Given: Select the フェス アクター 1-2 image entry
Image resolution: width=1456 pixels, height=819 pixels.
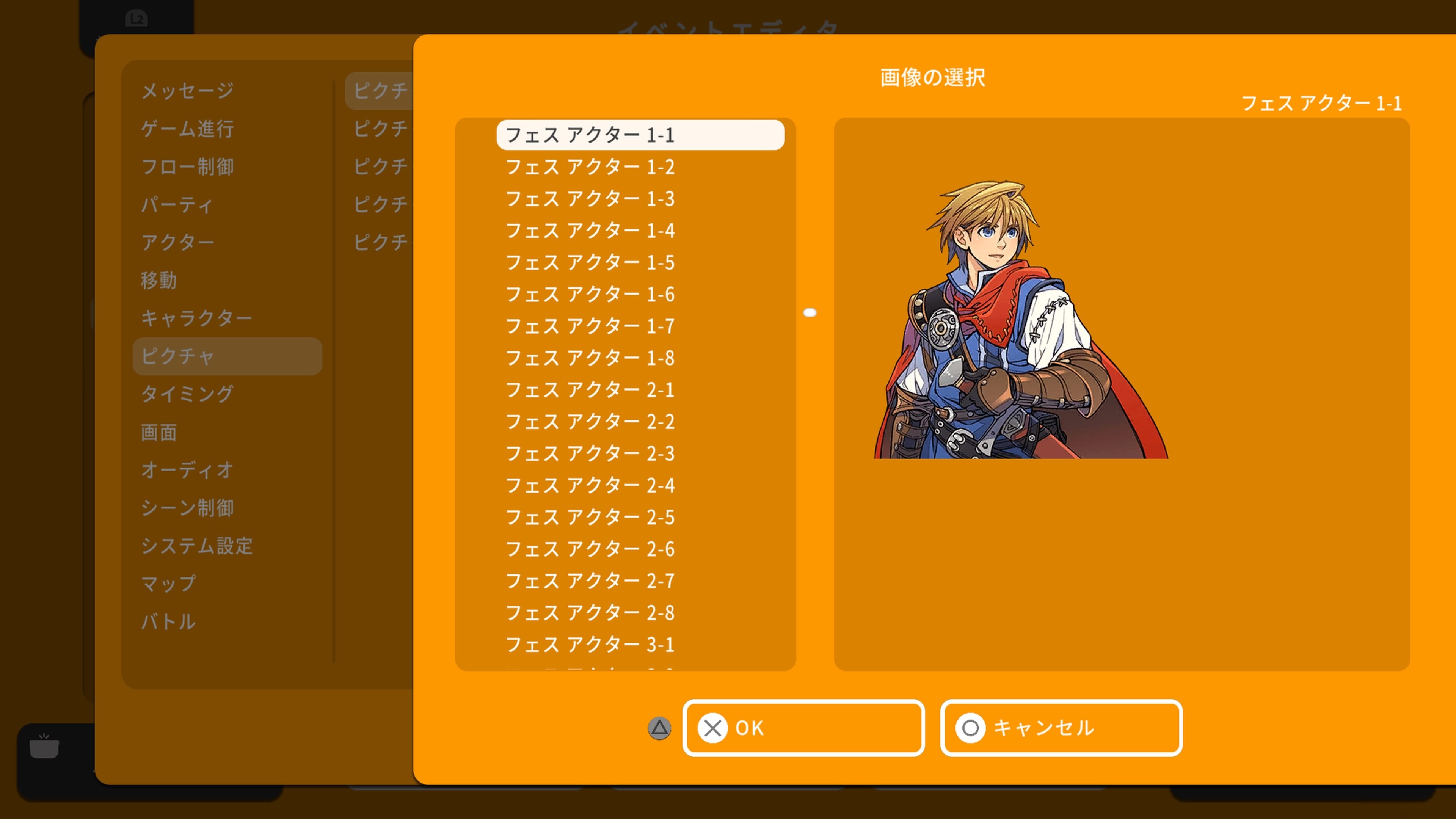Looking at the screenshot, I should [x=590, y=167].
